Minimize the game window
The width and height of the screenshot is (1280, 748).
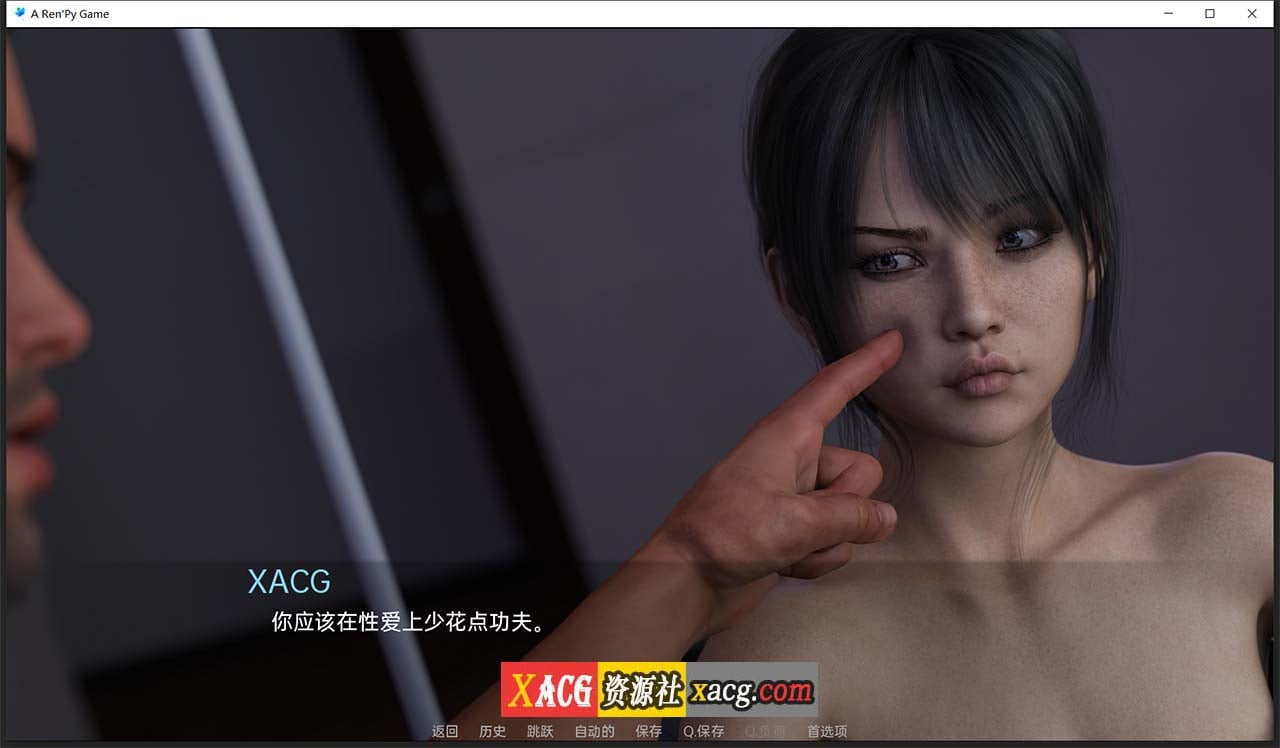tap(1168, 13)
